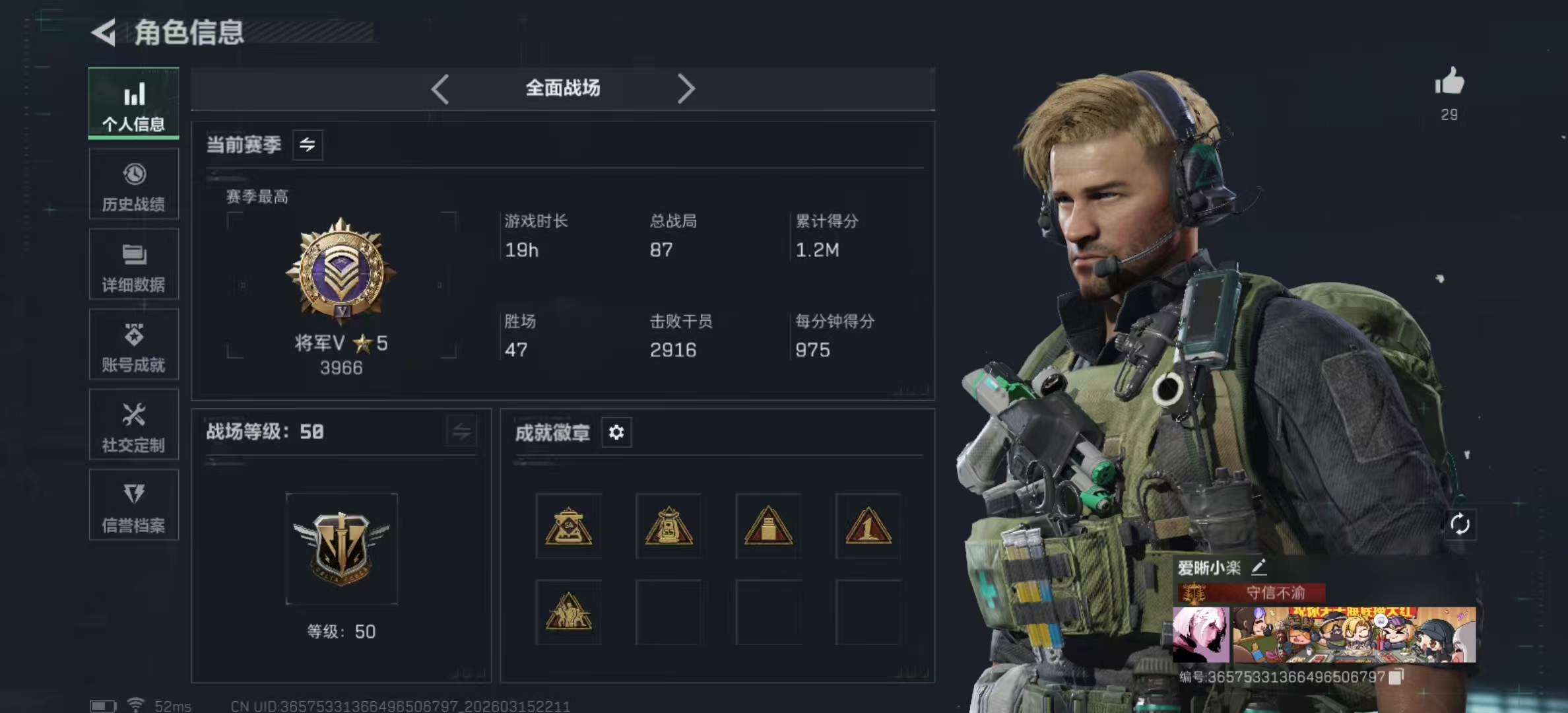Open the 个人信息 tab
1568x713 pixels.
coord(133,104)
